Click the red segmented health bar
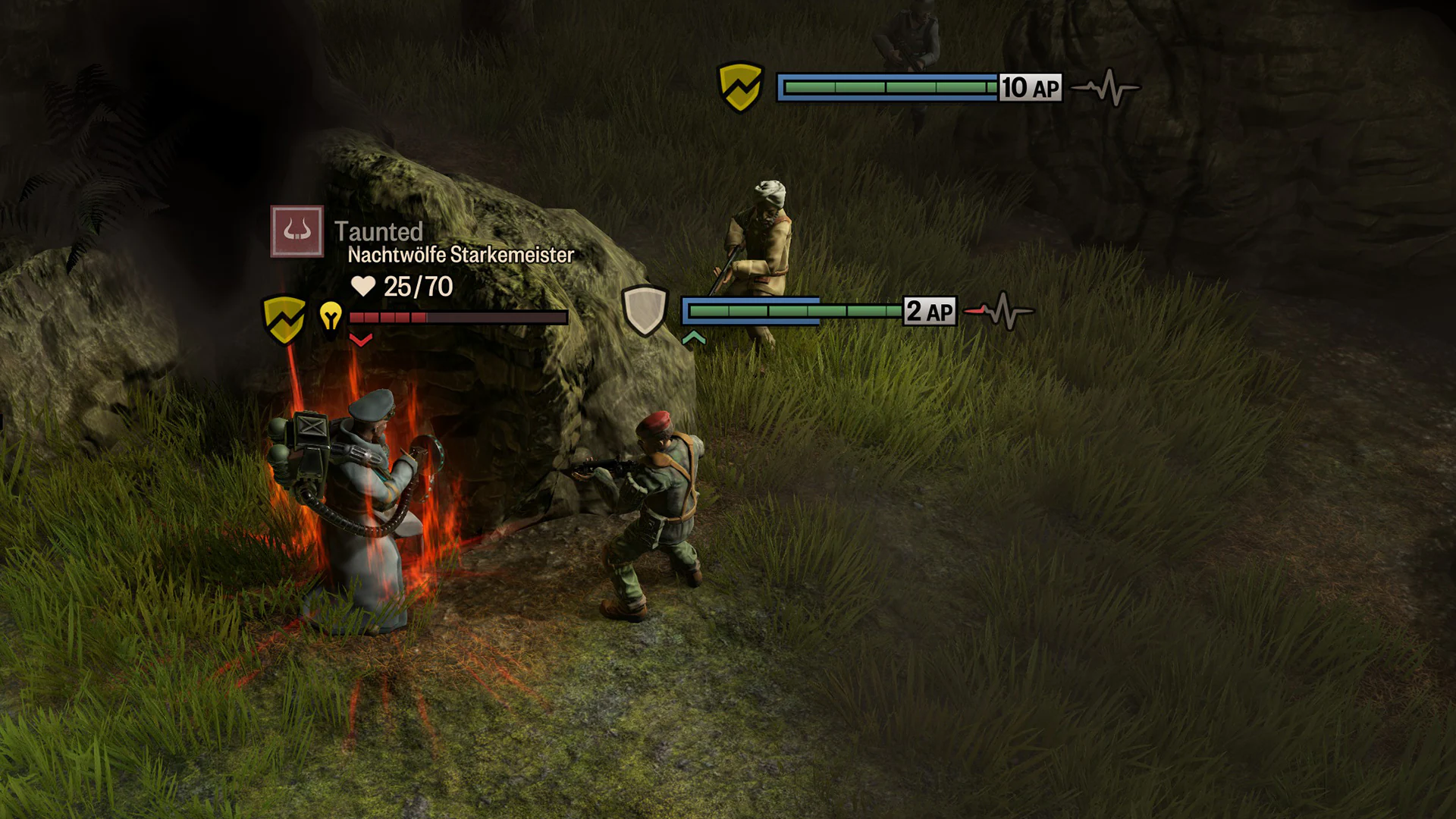This screenshot has width=1456, height=819. [455, 316]
